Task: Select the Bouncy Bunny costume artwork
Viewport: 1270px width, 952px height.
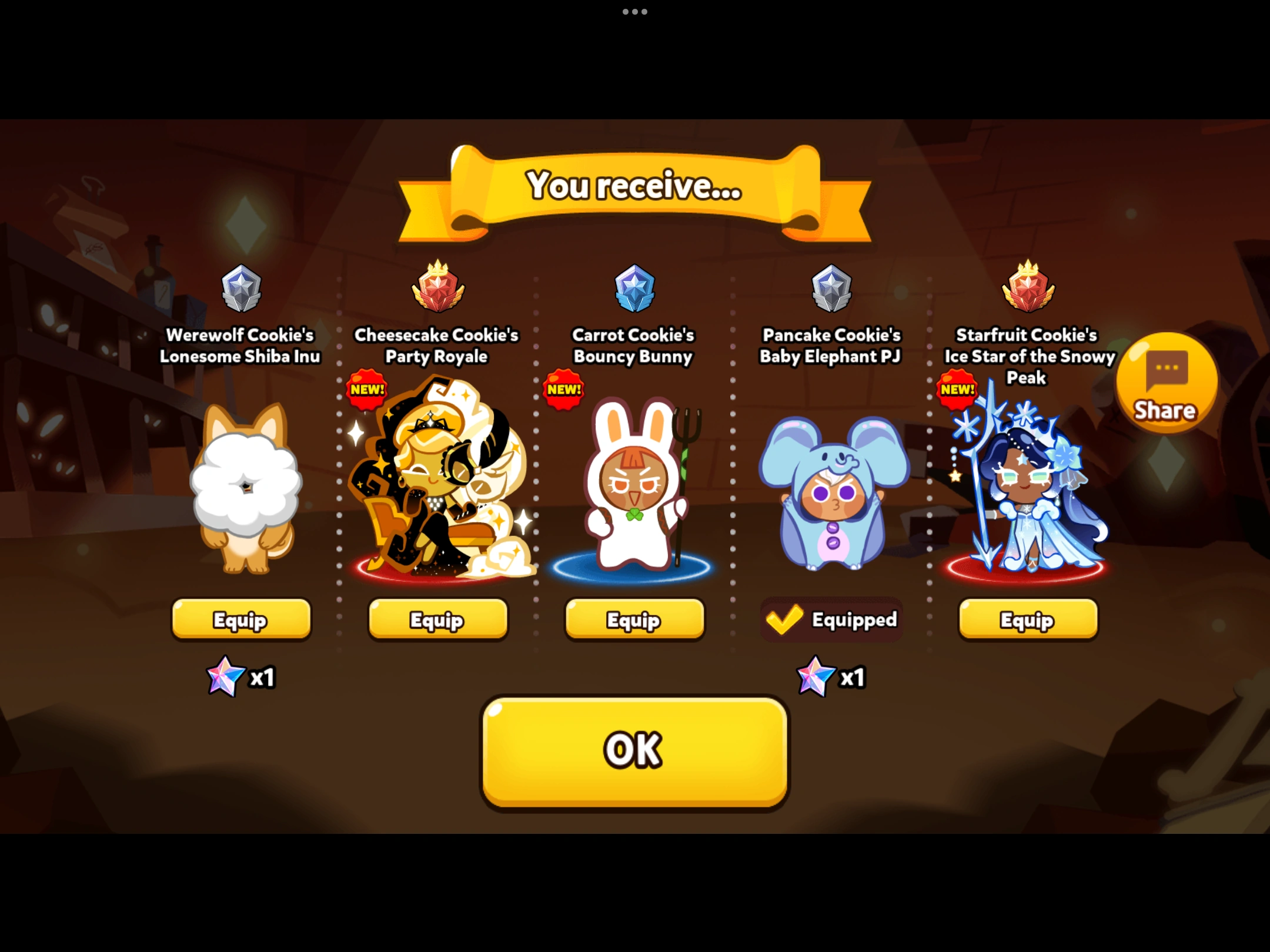Action: click(x=633, y=494)
